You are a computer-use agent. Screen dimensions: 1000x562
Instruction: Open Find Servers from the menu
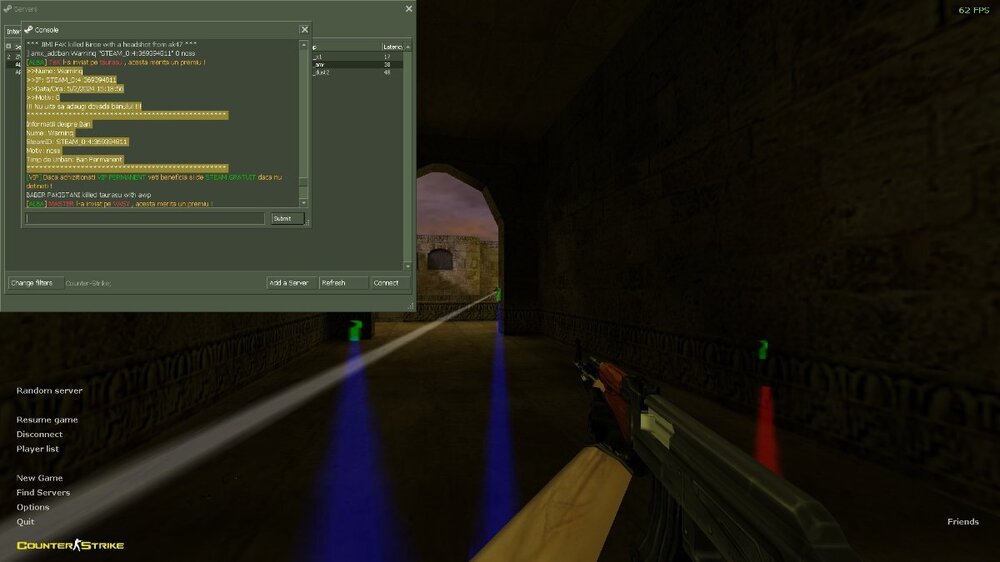click(x=43, y=493)
